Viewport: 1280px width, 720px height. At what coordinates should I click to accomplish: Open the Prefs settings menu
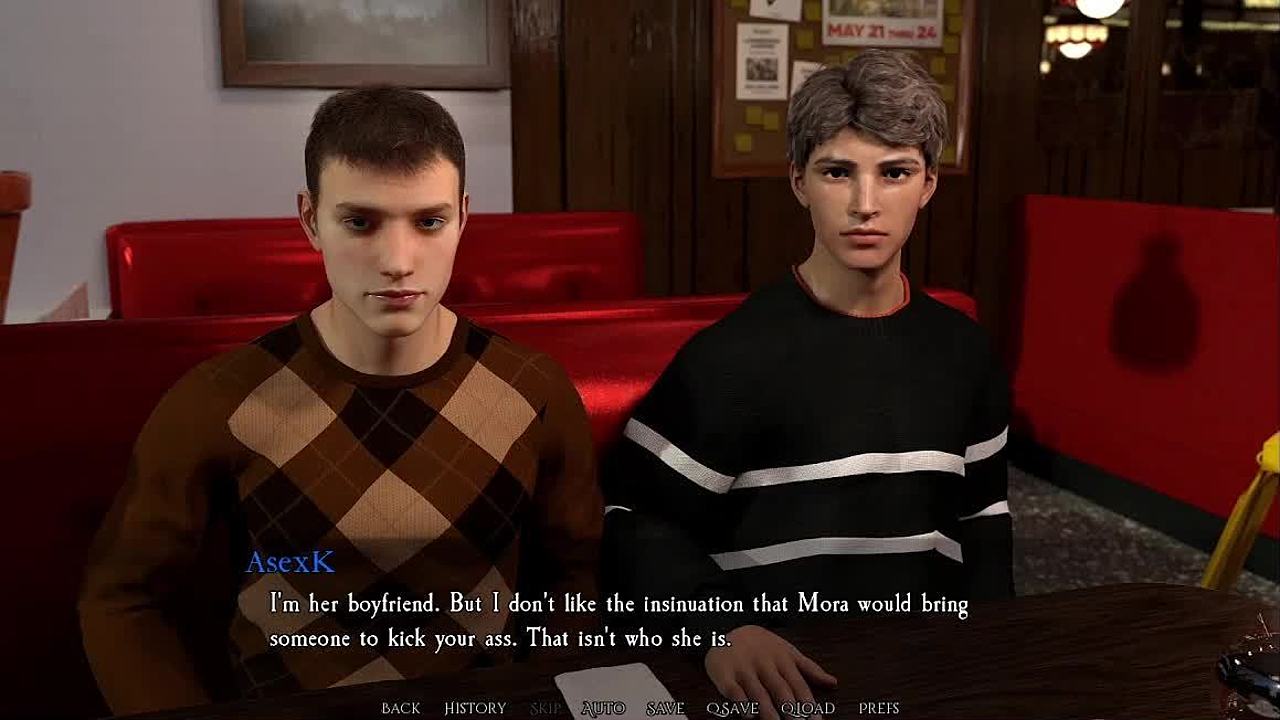[879, 708]
